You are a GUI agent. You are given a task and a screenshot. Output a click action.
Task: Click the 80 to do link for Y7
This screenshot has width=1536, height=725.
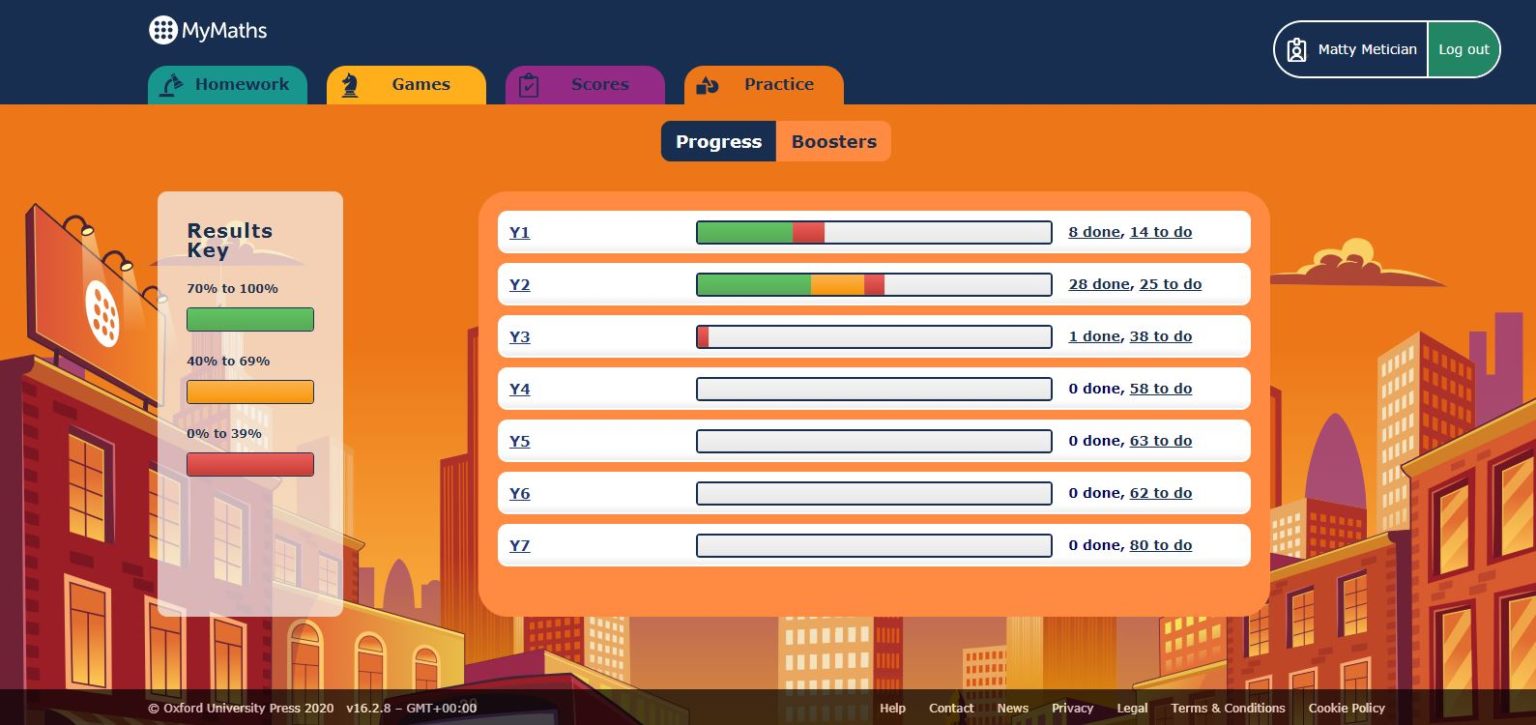(1161, 545)
